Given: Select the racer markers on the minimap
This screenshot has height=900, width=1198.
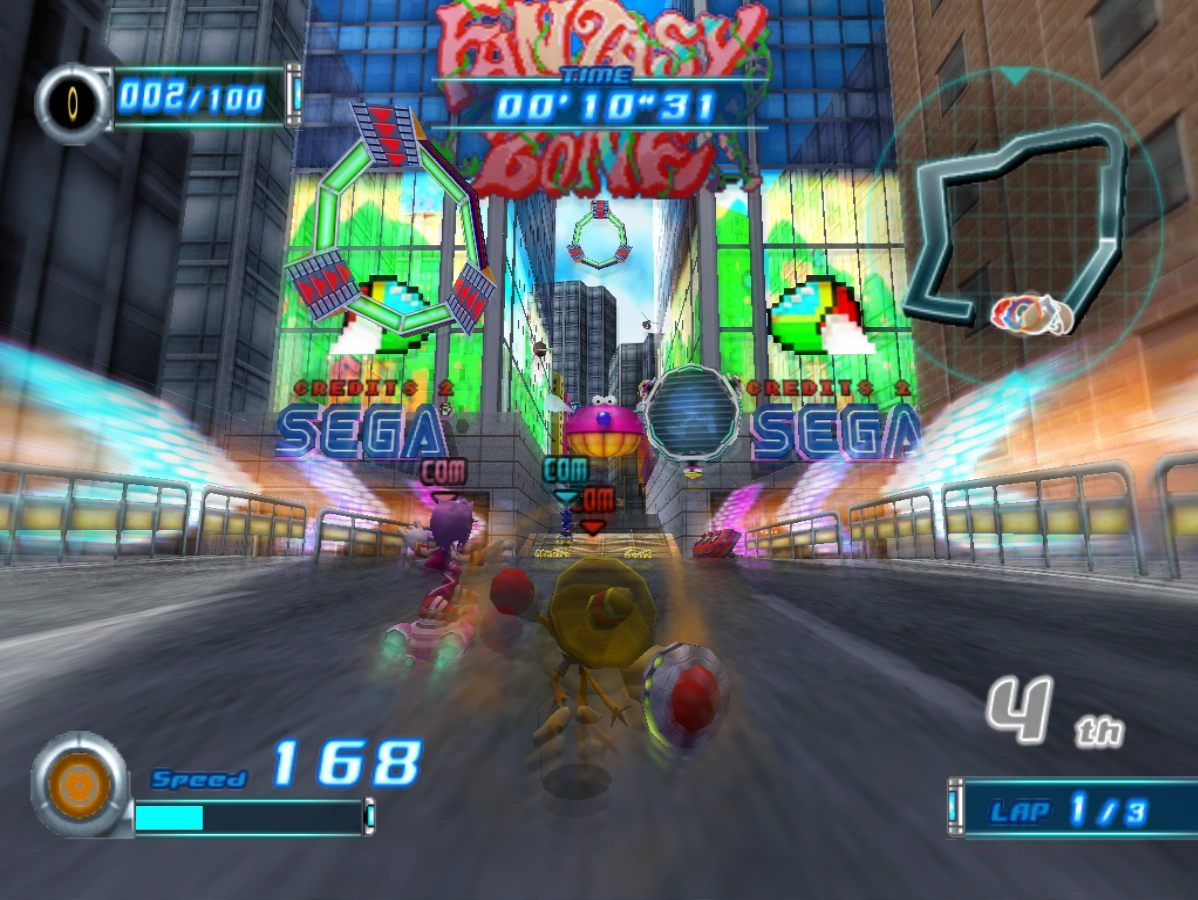Looking at the screenshot, I should [x=1031, y=314].
